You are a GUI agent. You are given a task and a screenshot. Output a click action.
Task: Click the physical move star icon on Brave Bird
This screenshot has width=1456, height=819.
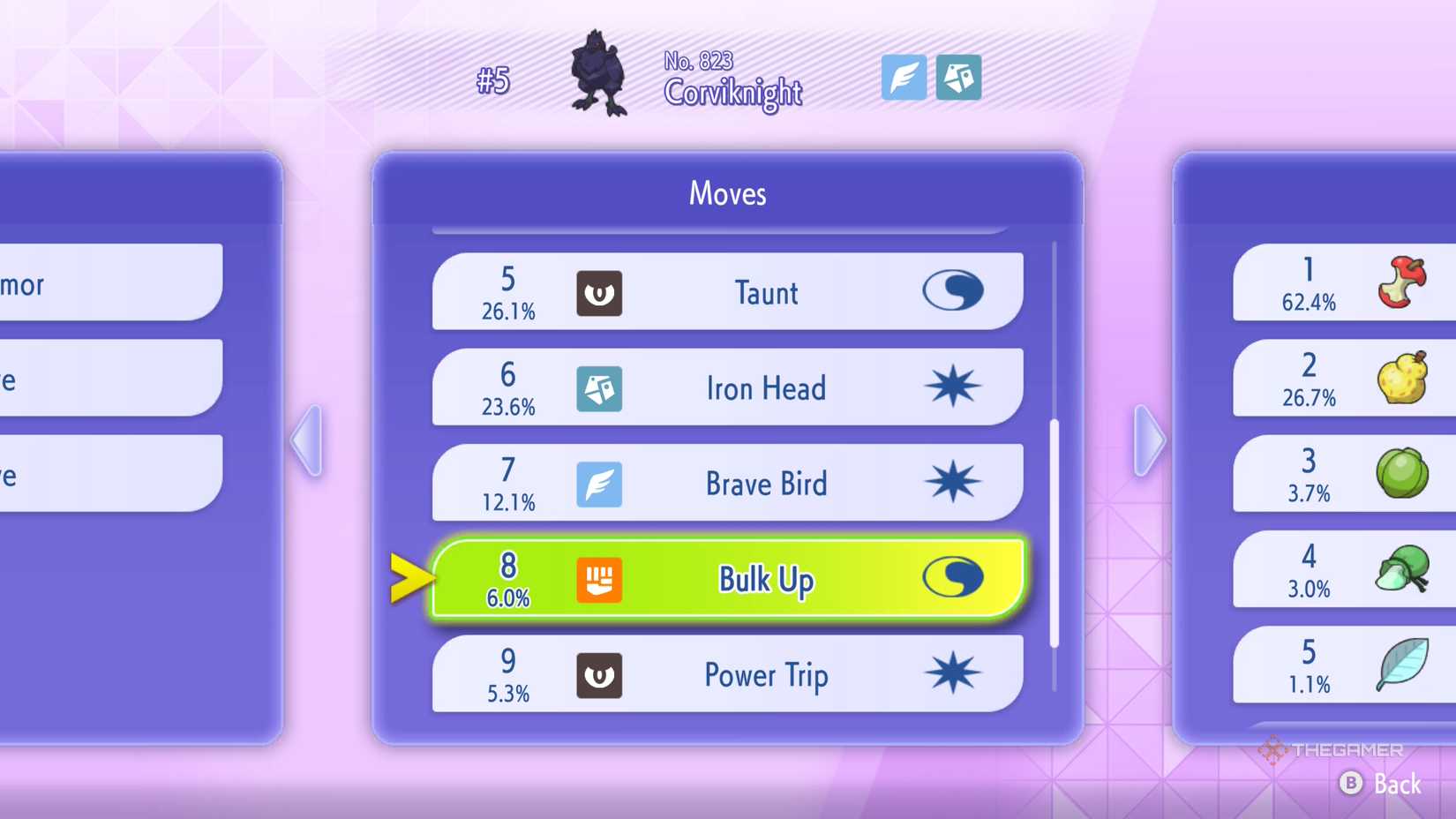tap(956, 484)
